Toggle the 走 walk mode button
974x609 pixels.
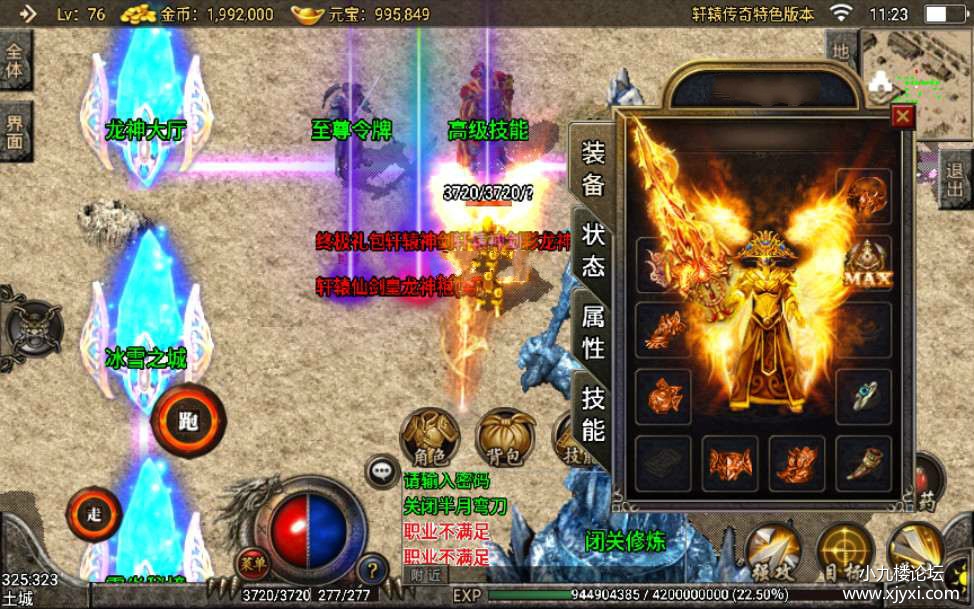coord(94,515)
